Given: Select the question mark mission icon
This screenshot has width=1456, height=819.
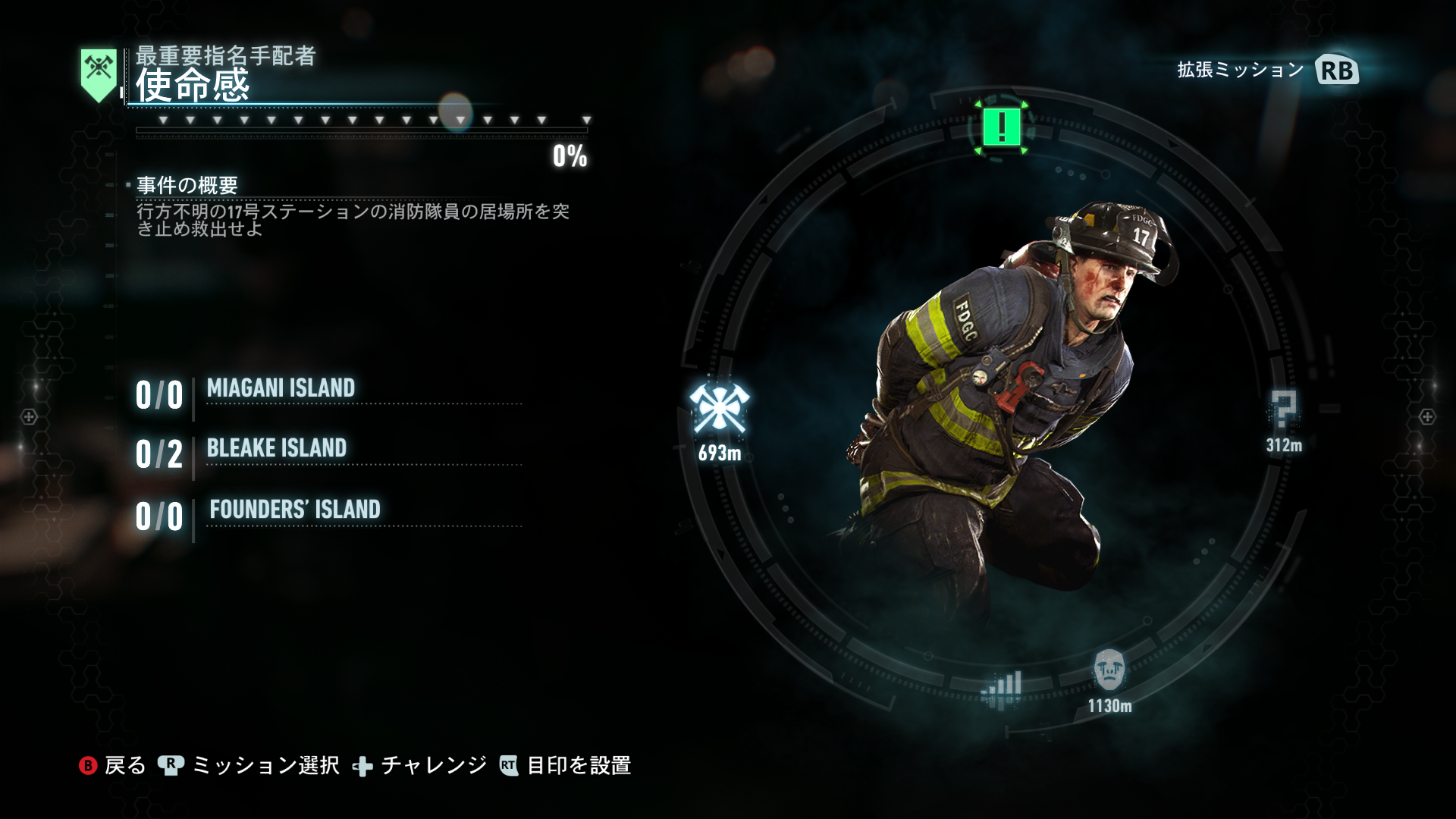Looking at the screenshot, I should 1283,410.
